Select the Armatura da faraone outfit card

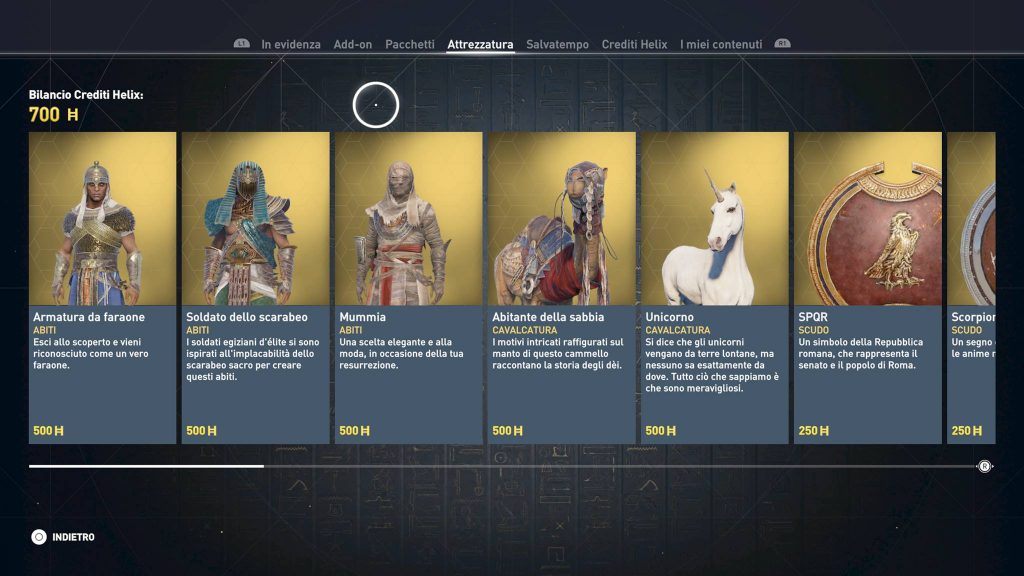coord(102,288)
